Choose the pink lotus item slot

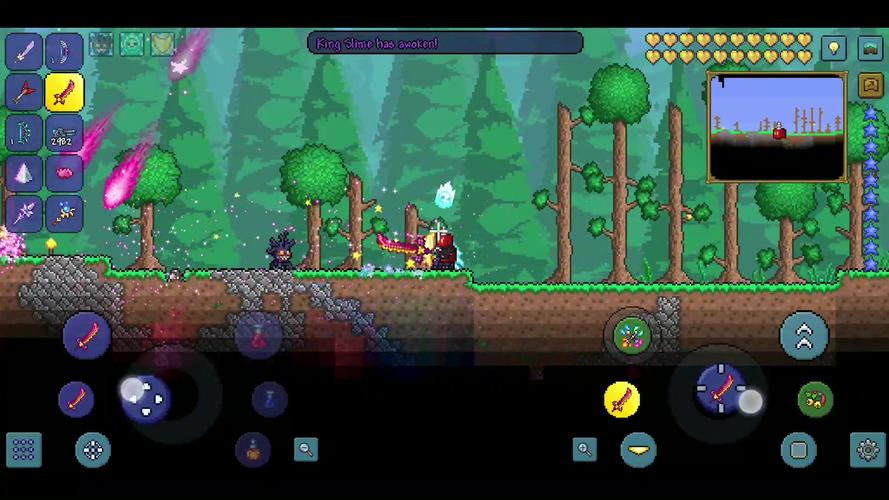pos(65,174)
